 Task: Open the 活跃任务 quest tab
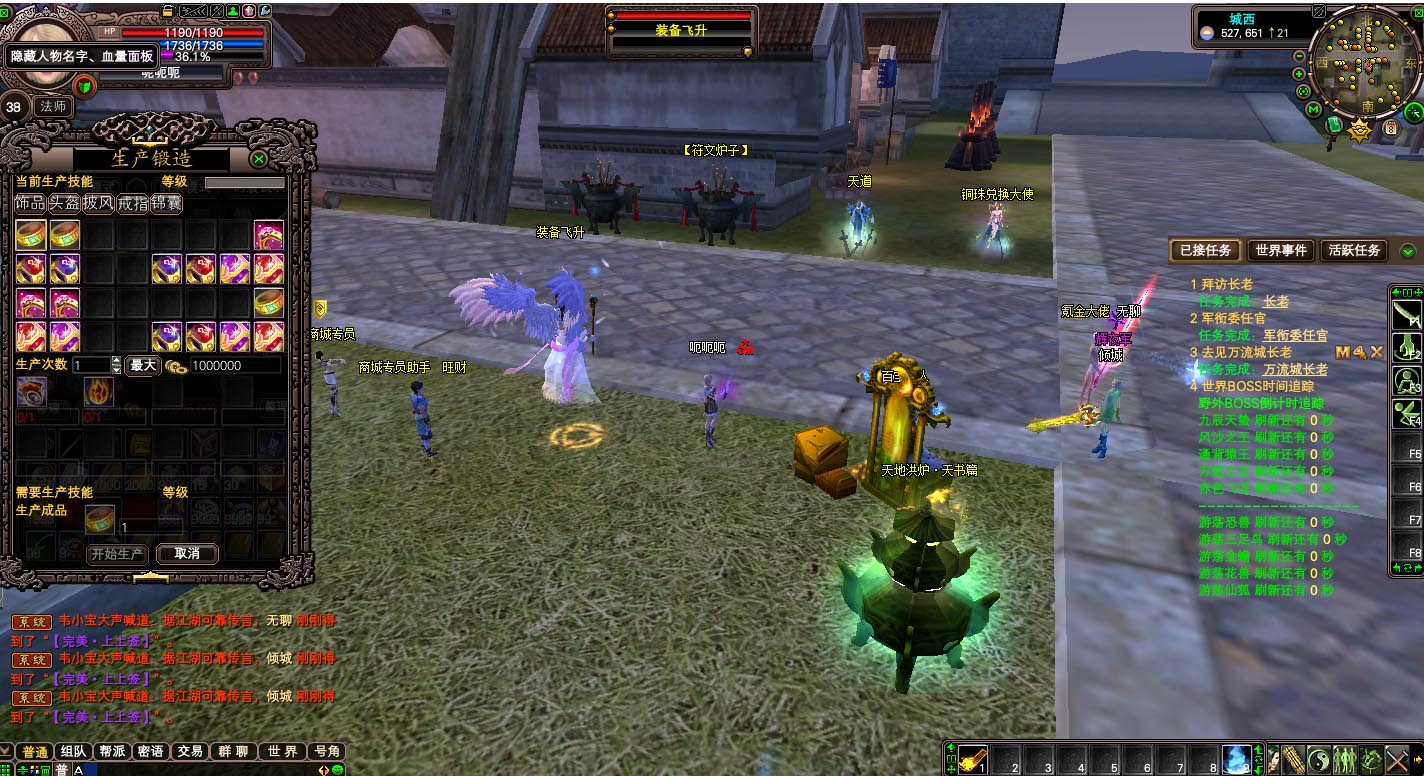[x=1355, y=251]
